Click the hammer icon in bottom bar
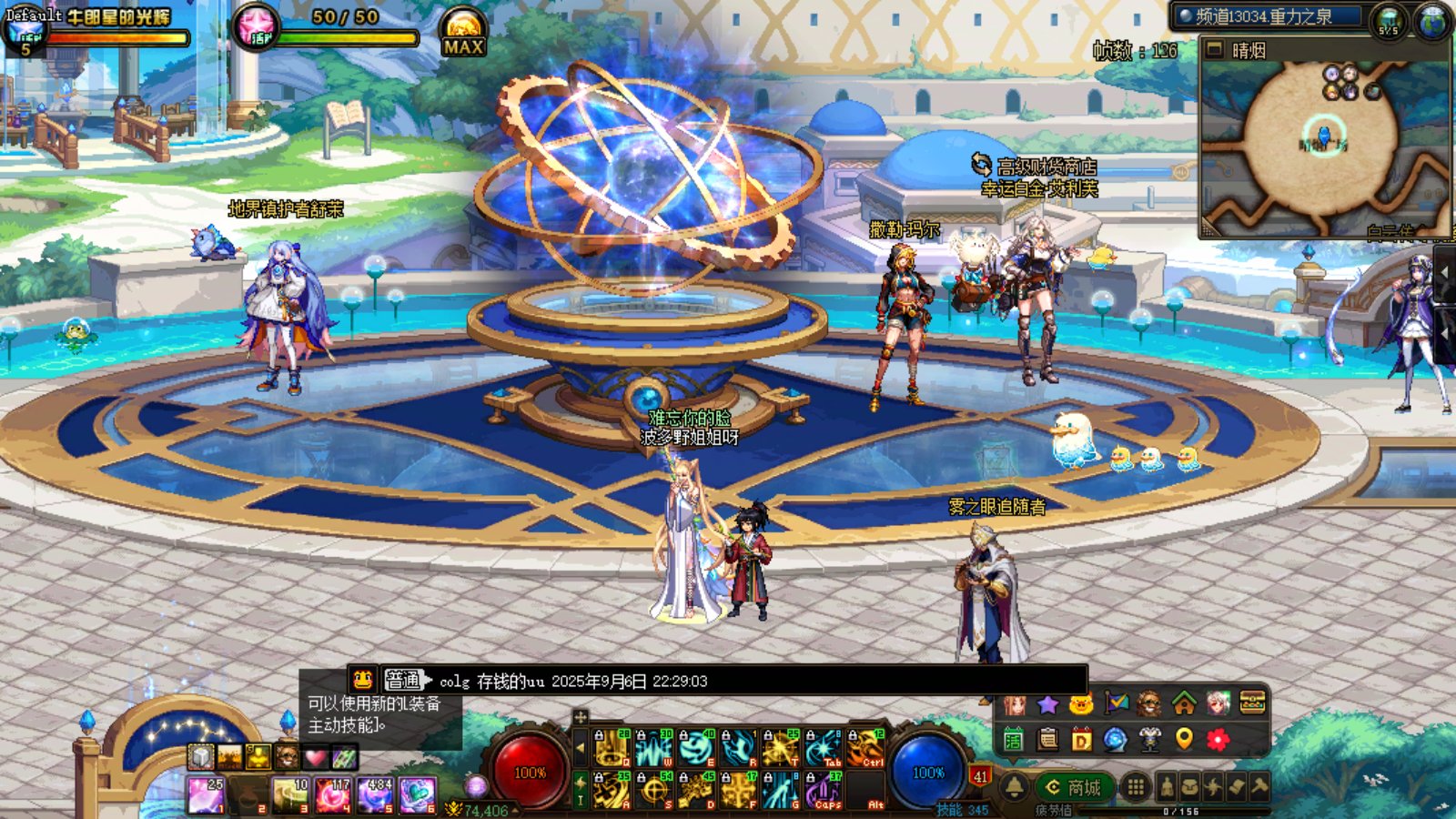 [x=1259, y=786]
